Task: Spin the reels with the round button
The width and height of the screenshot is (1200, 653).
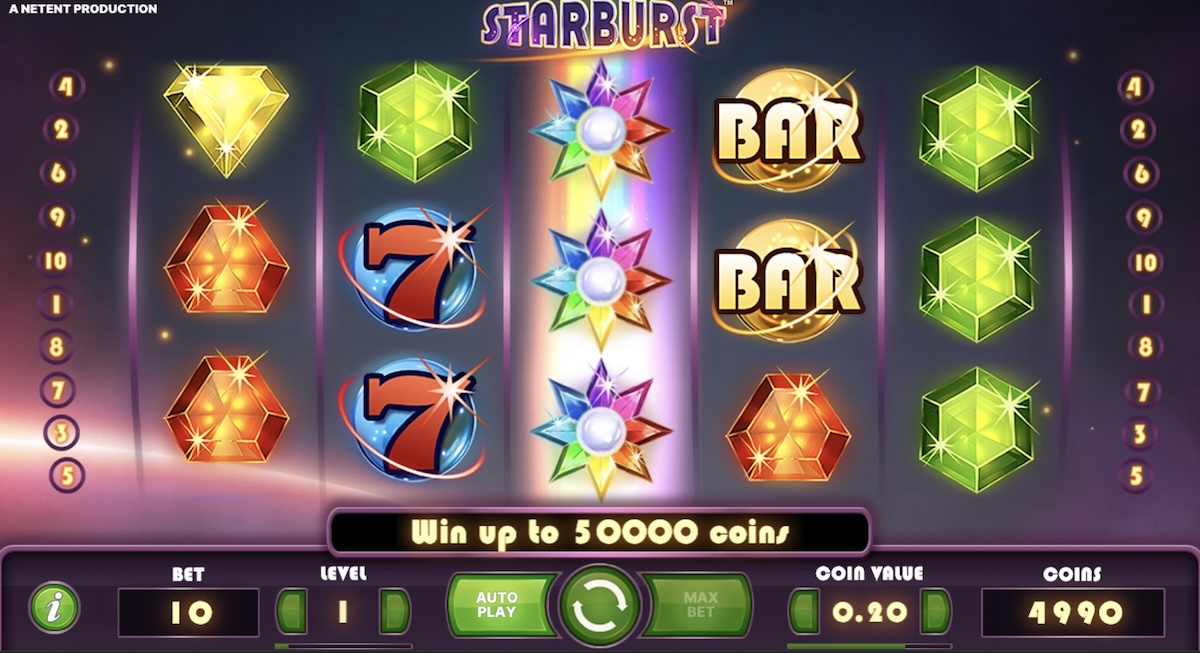Action: [599, 606]
